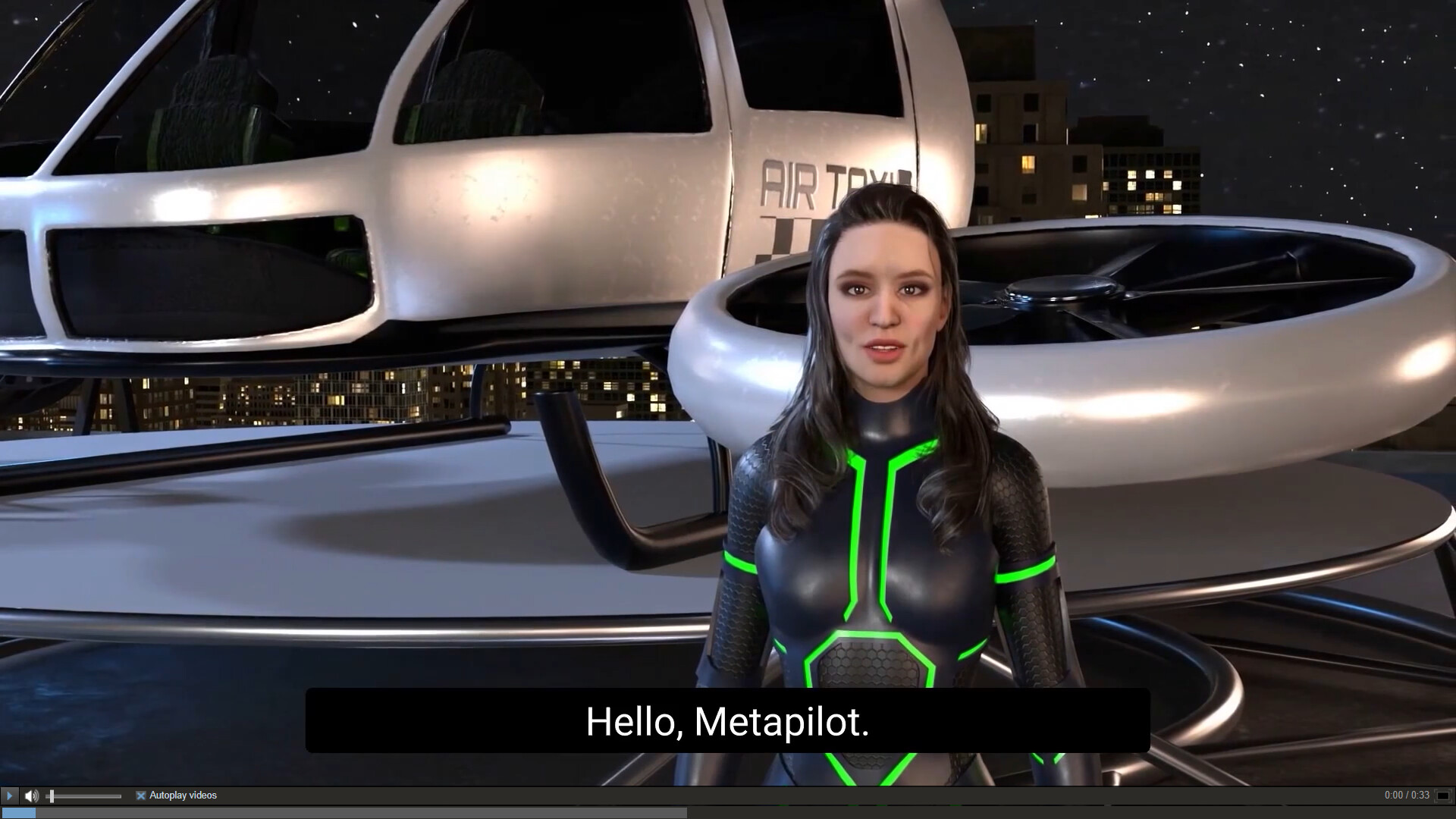Click the speaker icon to adjust sound
1456x819 pixels.
click(x=31, y=795)
